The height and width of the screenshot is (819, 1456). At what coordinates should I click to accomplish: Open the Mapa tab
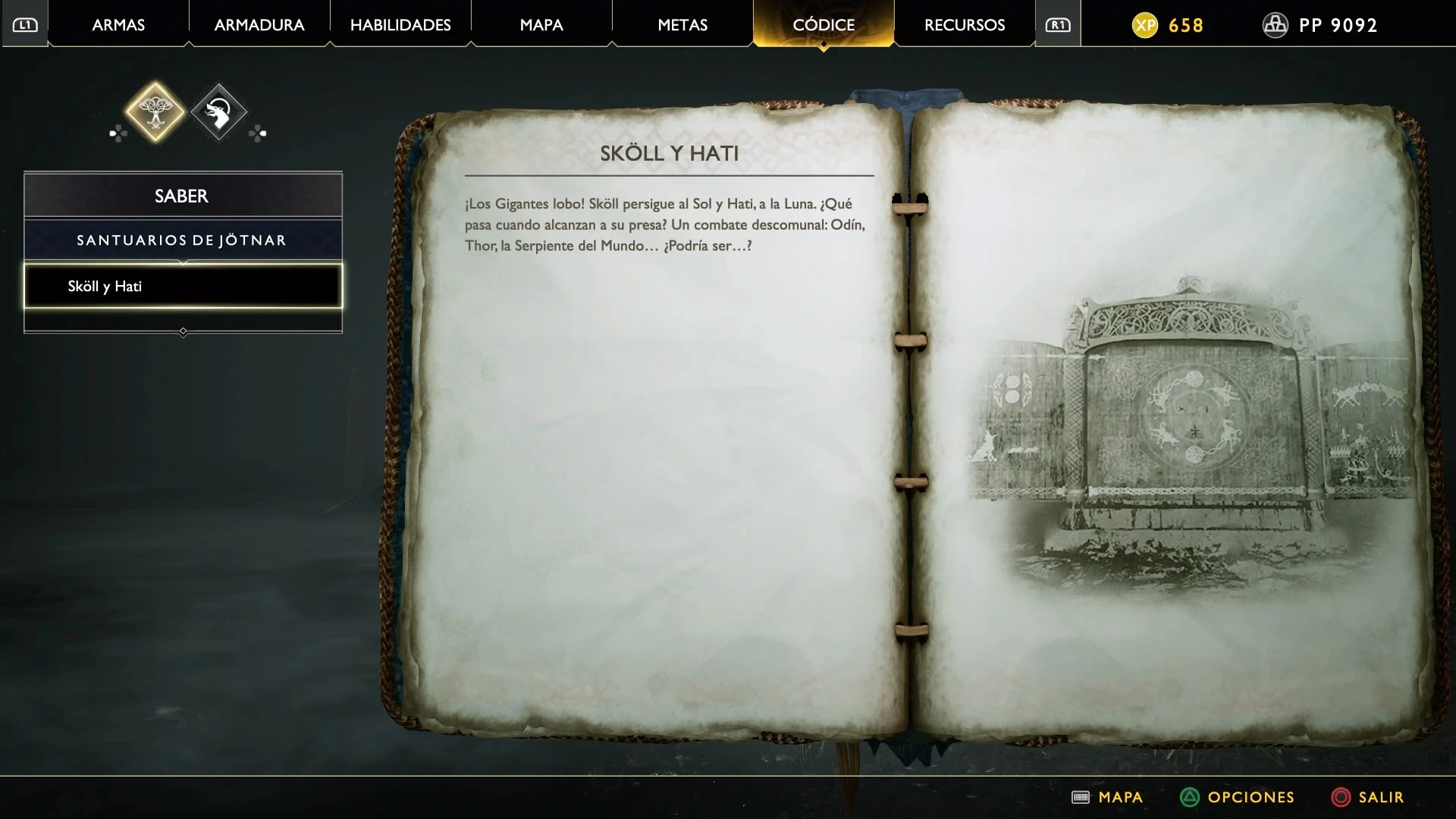(x=541, y=25)
